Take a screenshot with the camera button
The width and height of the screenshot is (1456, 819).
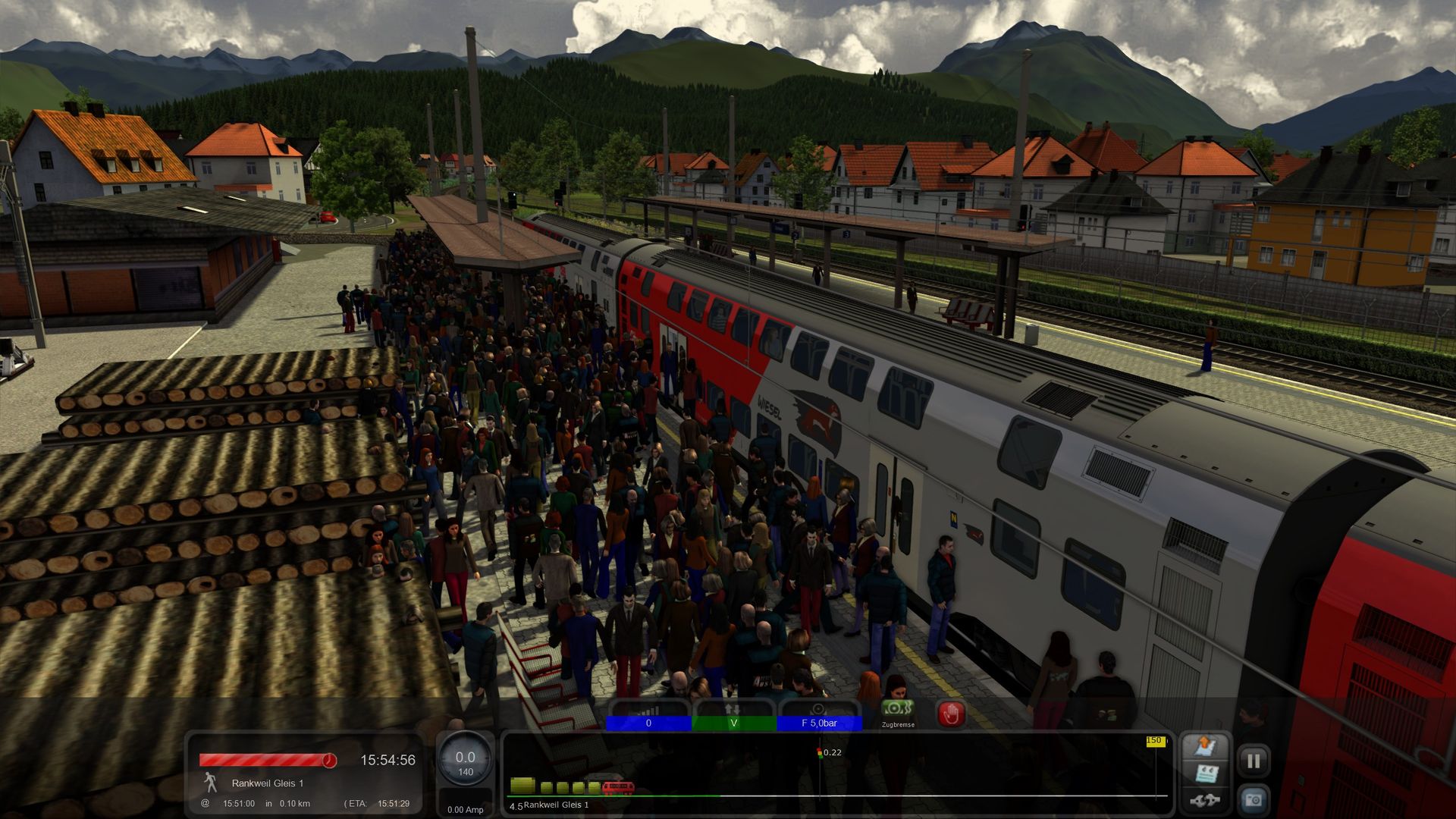tap(1254, 799)
